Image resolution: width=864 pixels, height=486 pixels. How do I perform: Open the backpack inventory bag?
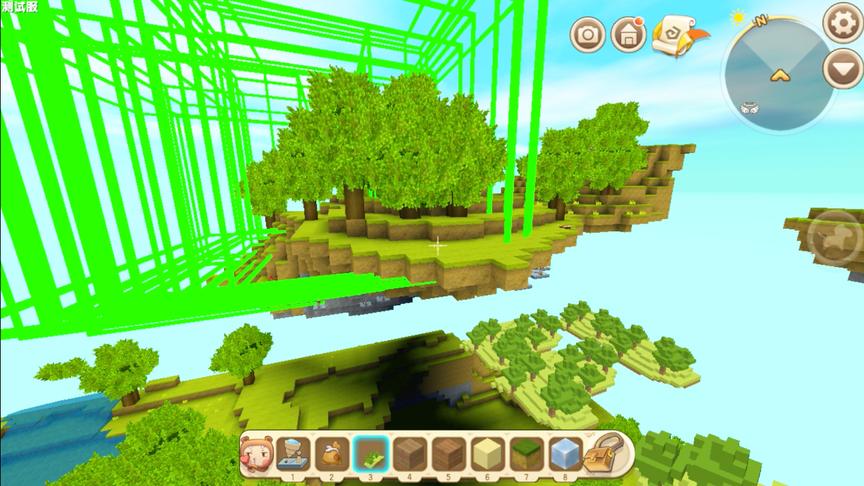point(604,454)
